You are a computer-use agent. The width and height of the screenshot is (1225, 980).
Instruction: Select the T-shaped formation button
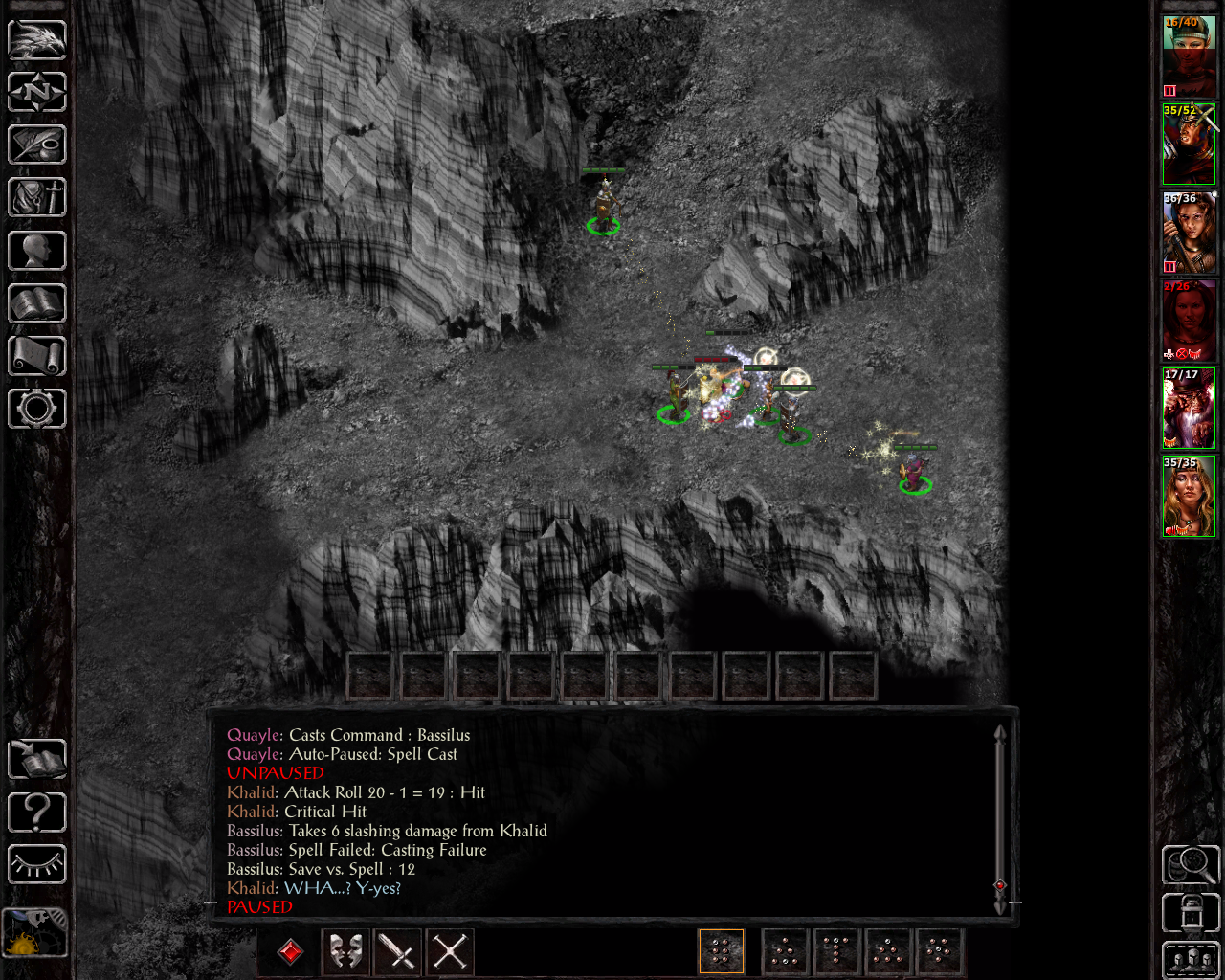[x=835, y=951]
